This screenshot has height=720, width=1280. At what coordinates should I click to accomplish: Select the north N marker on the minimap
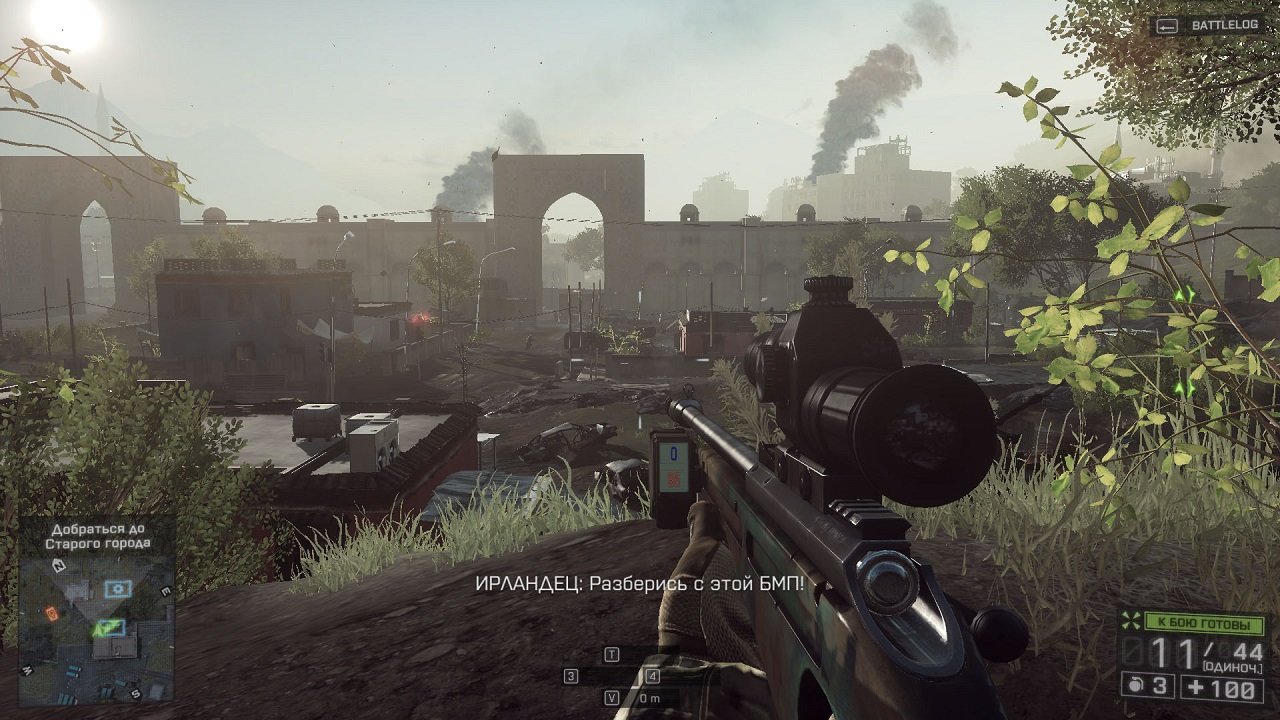coord(59,566)
